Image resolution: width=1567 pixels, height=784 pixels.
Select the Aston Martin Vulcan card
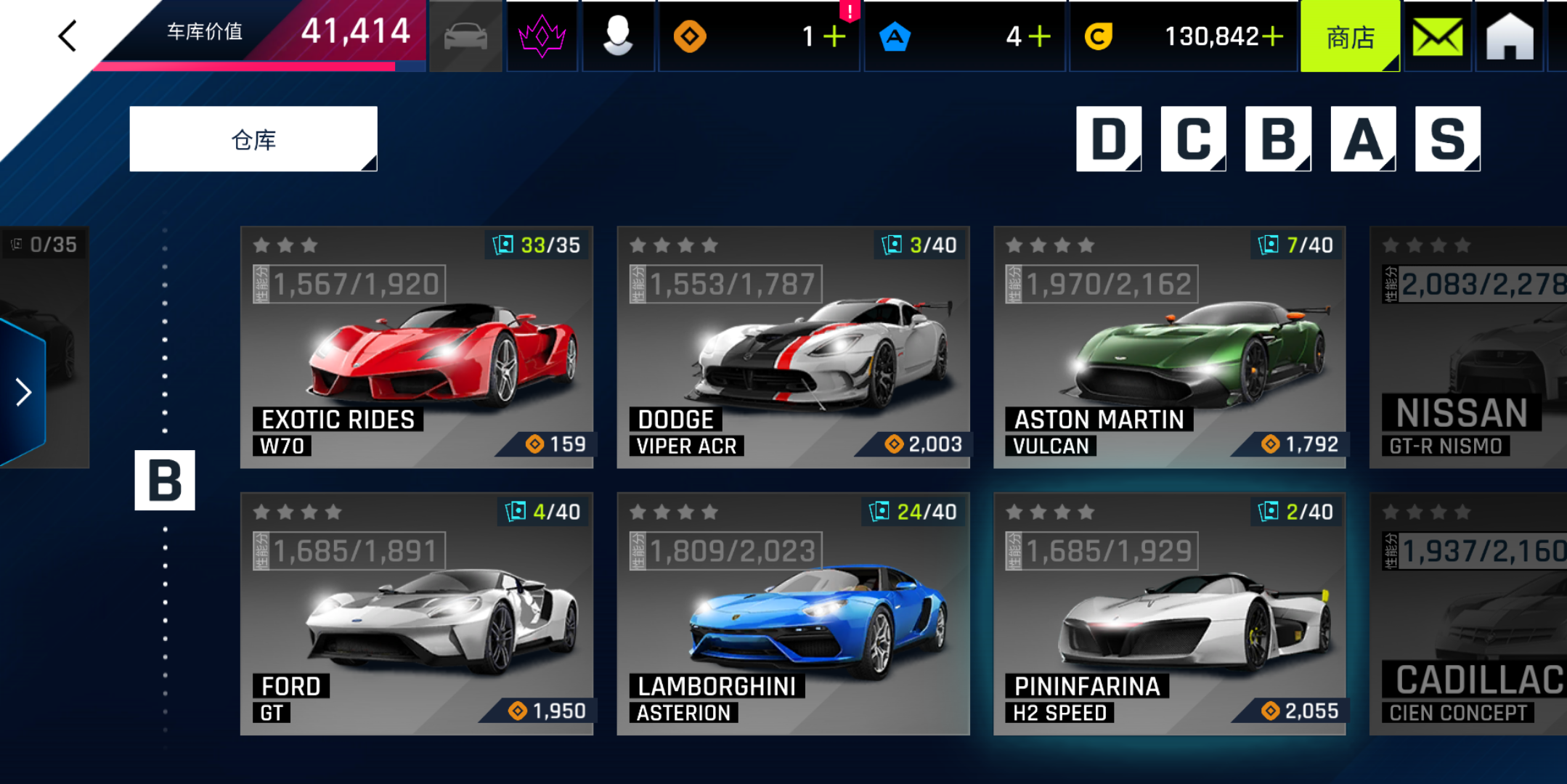point(1169,348)
